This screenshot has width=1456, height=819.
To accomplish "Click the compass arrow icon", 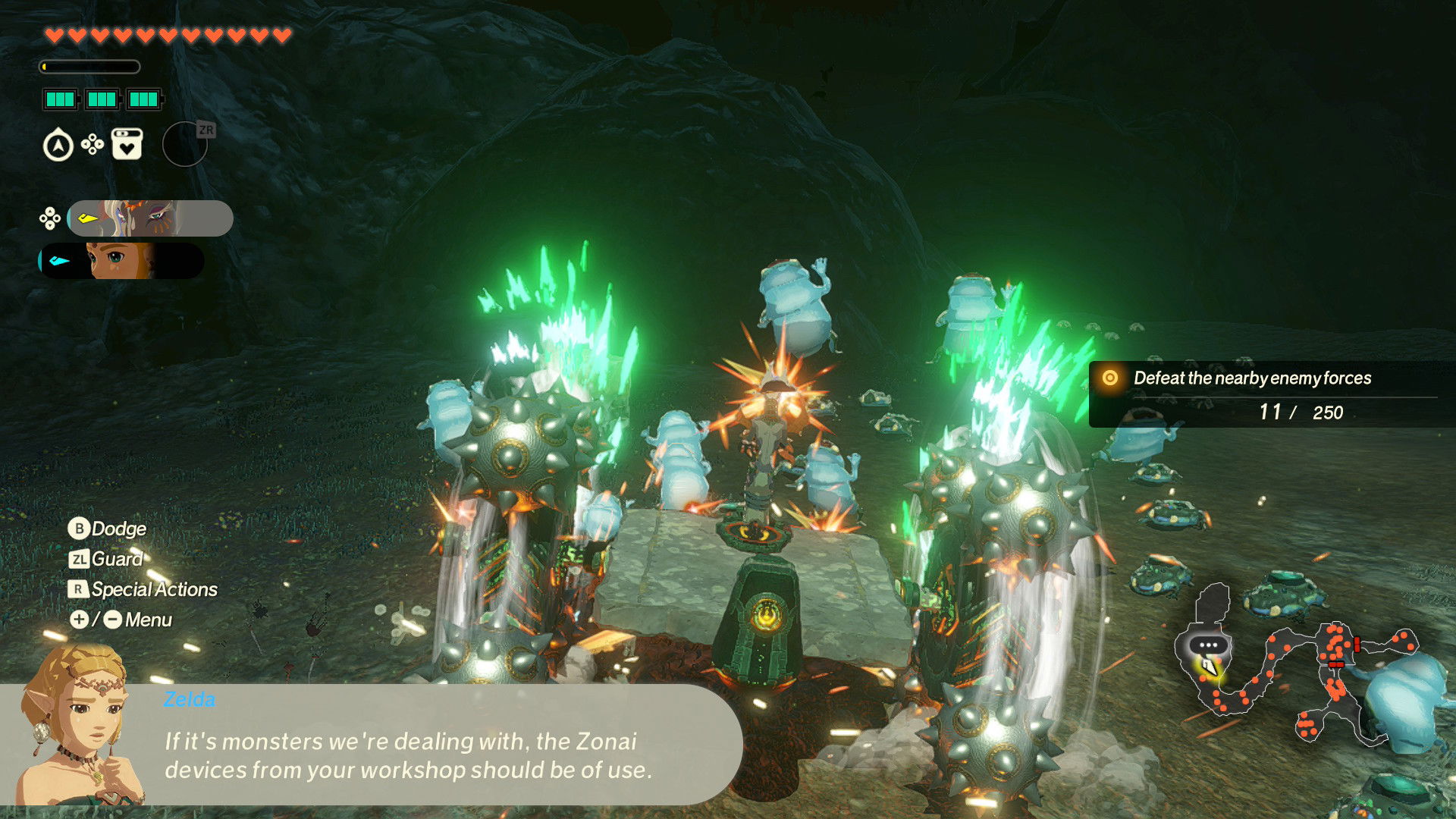I will click(x=58, y=146).
